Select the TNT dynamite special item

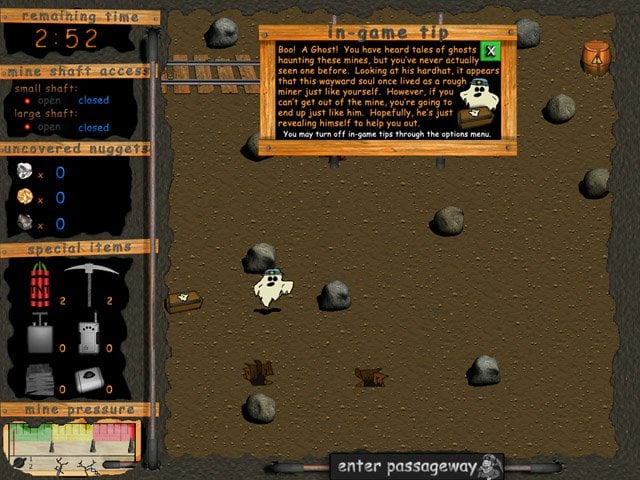click(40, 285)
